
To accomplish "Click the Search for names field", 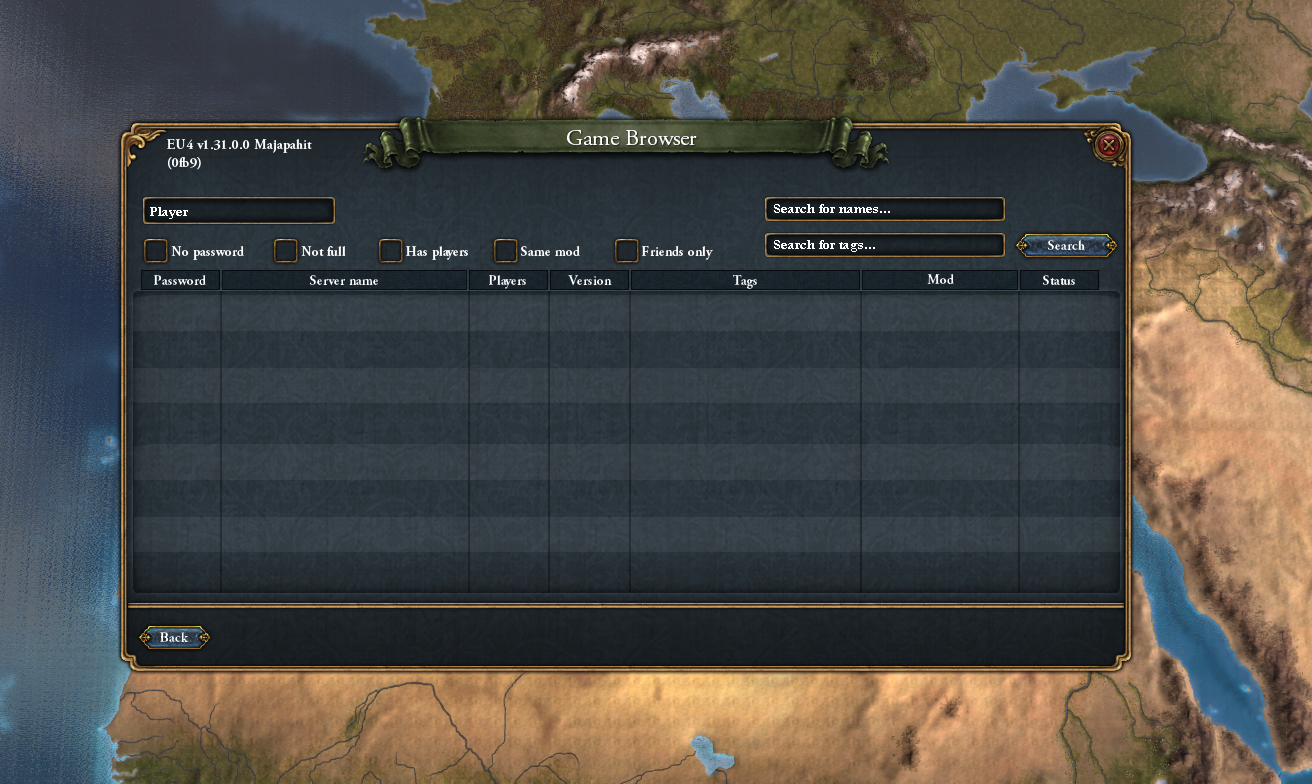I will 884,208.
